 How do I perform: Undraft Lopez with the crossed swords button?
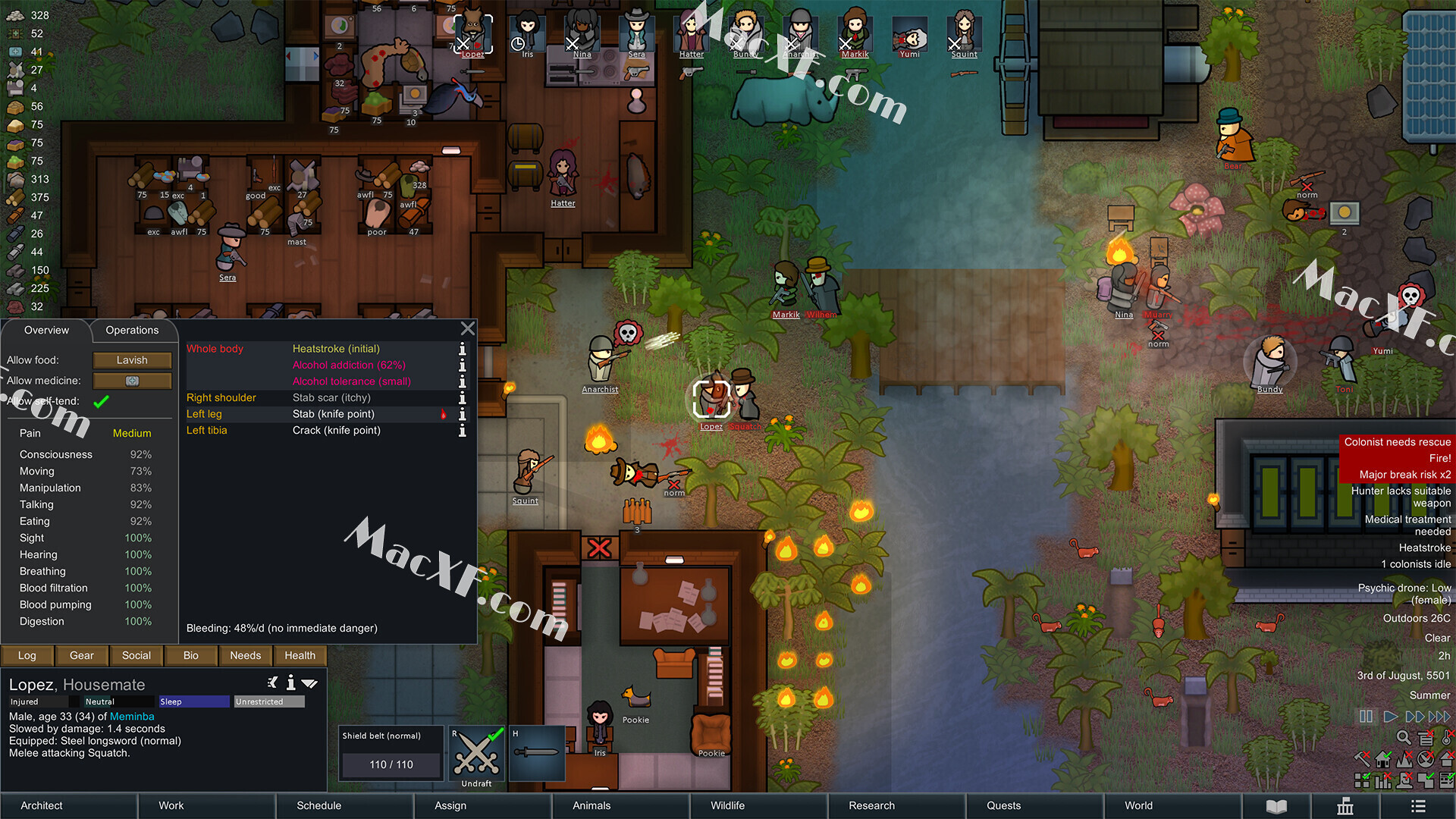[x=476, y=755]
